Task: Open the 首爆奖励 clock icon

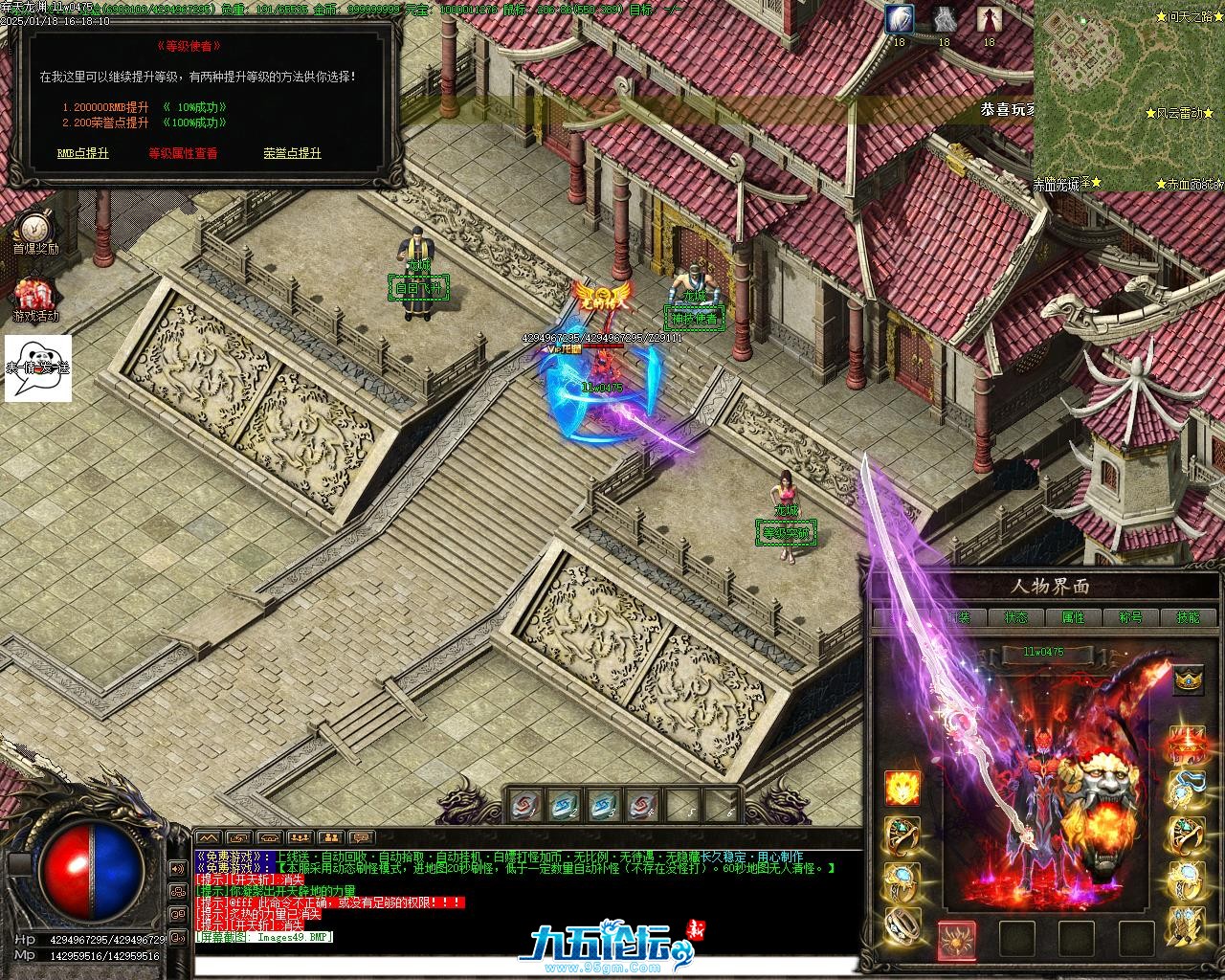Action: point(34,226)
